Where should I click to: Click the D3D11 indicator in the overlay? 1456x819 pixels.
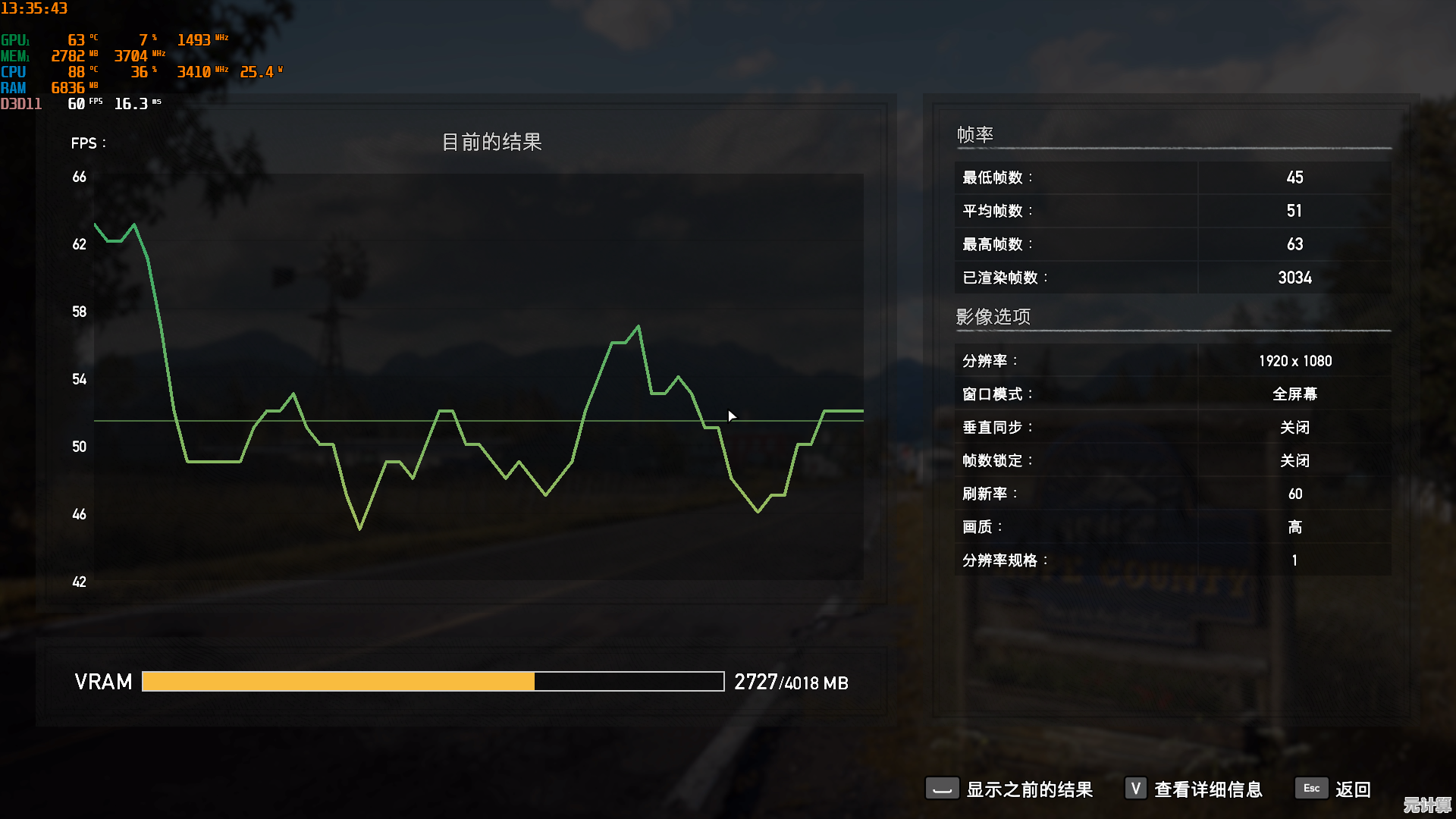click(x=23, y=104)
